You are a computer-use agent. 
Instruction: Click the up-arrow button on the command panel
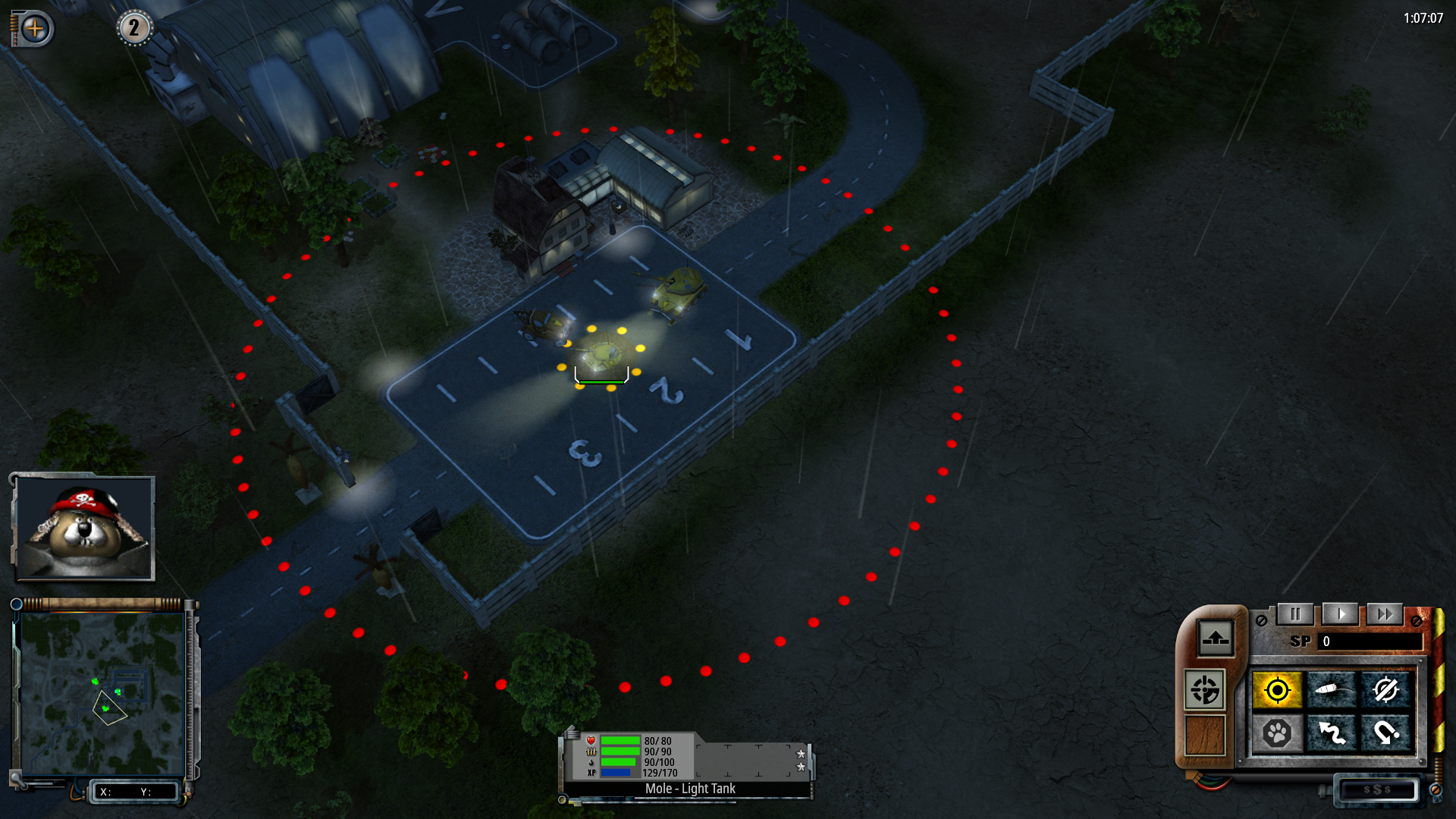1215,637
